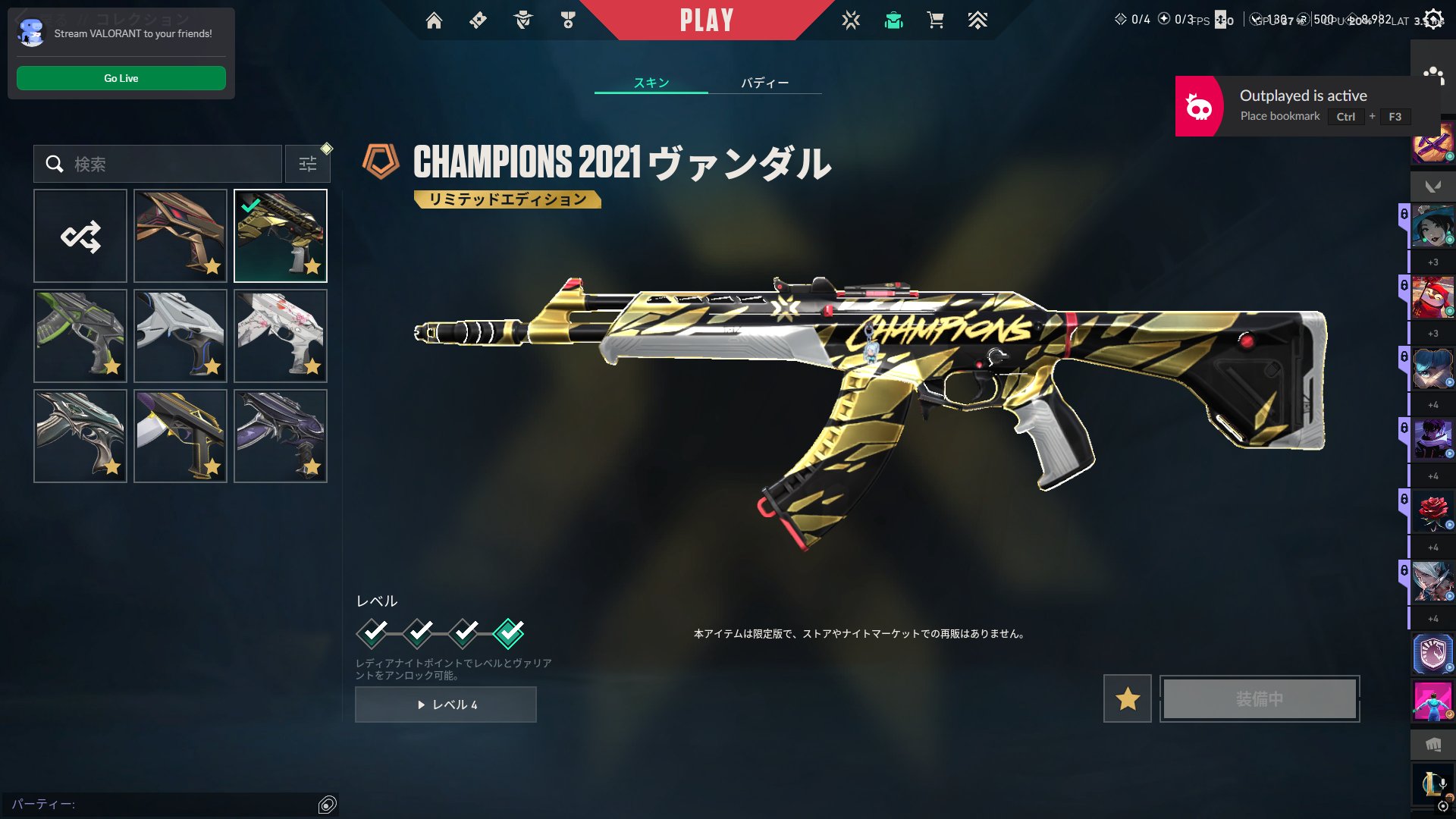
Task: Open the settings gear icon
Action: coord(1432,19)
